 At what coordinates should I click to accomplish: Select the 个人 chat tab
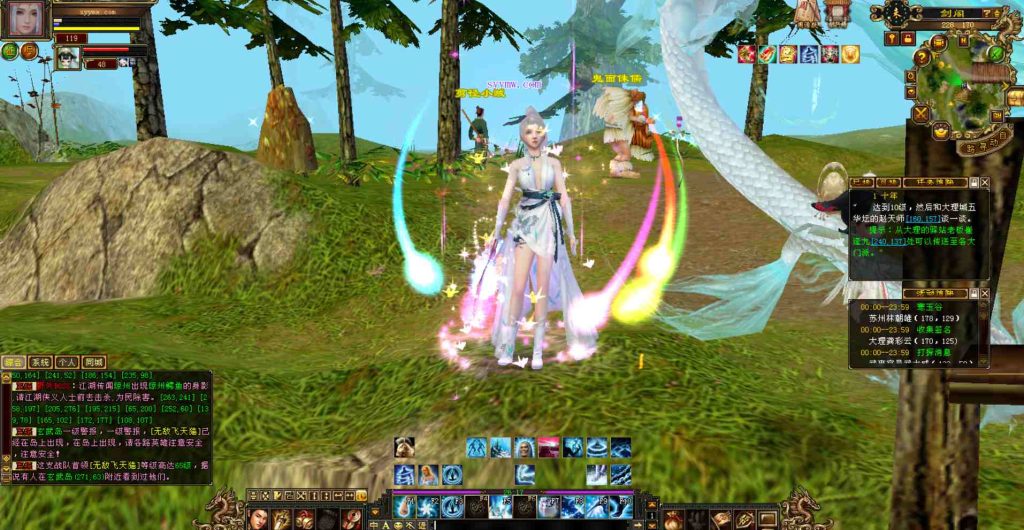67,362
